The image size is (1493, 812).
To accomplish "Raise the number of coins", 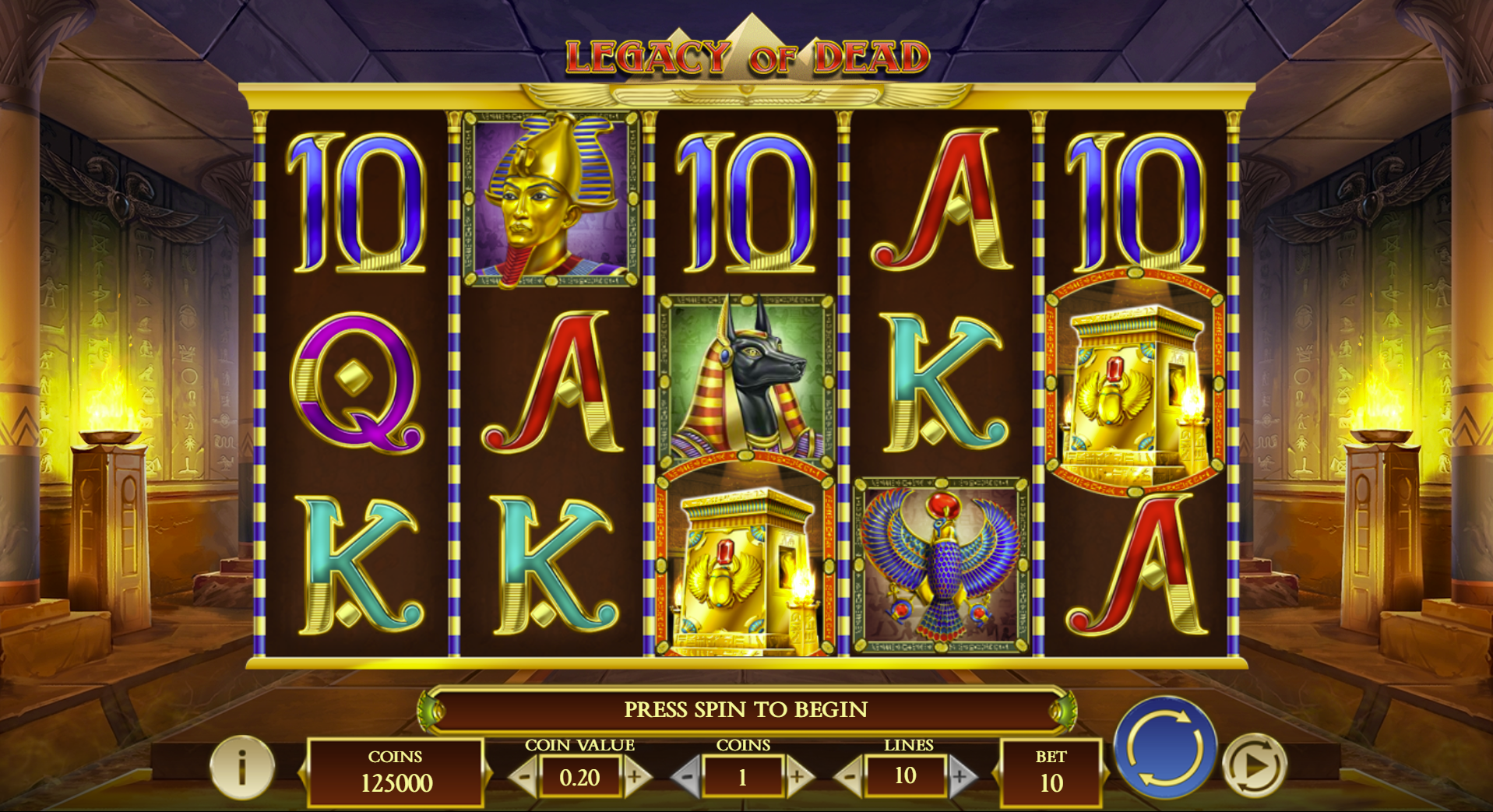I will pos(798,777).
